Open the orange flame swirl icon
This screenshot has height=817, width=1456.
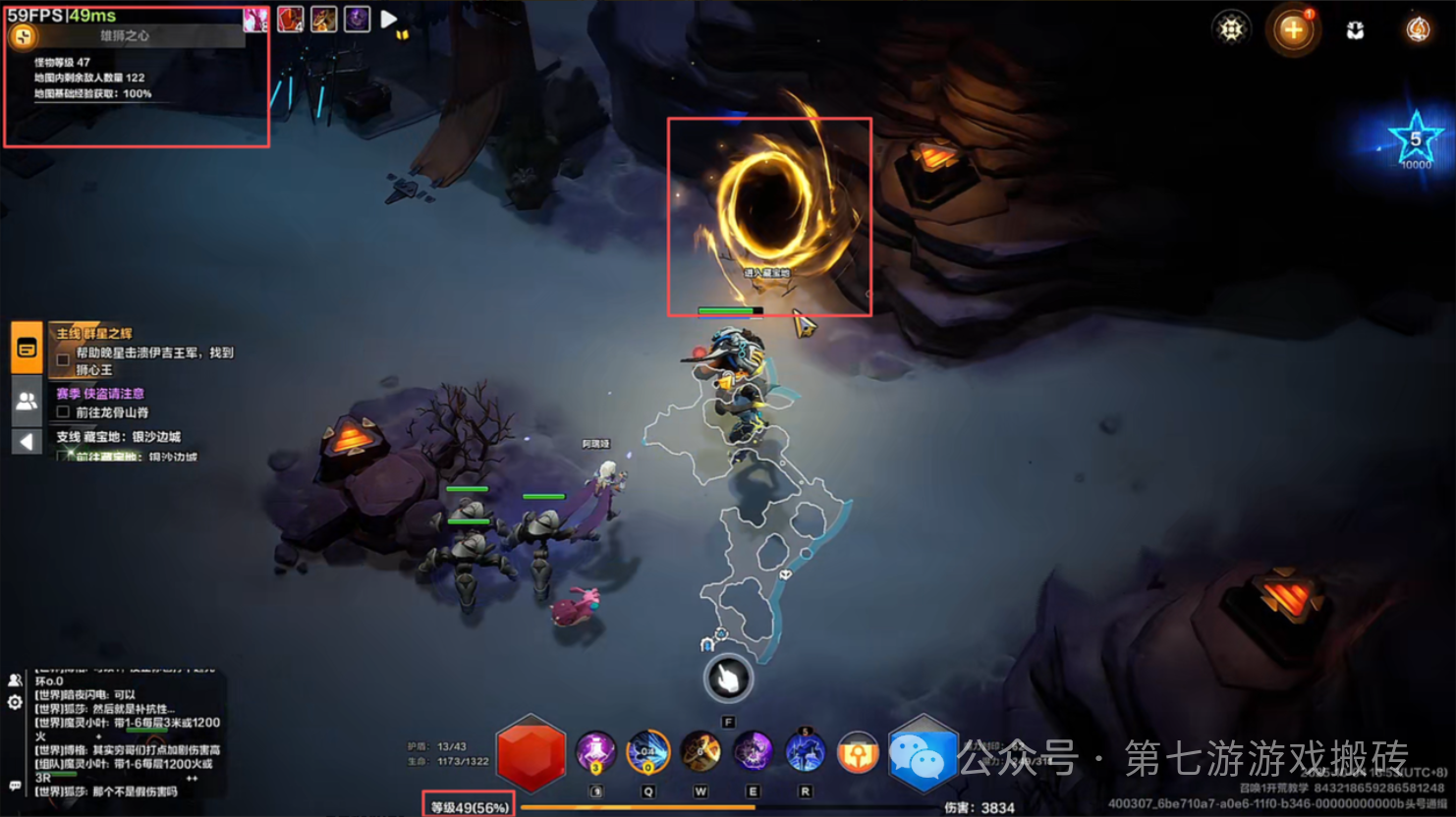1417,30
